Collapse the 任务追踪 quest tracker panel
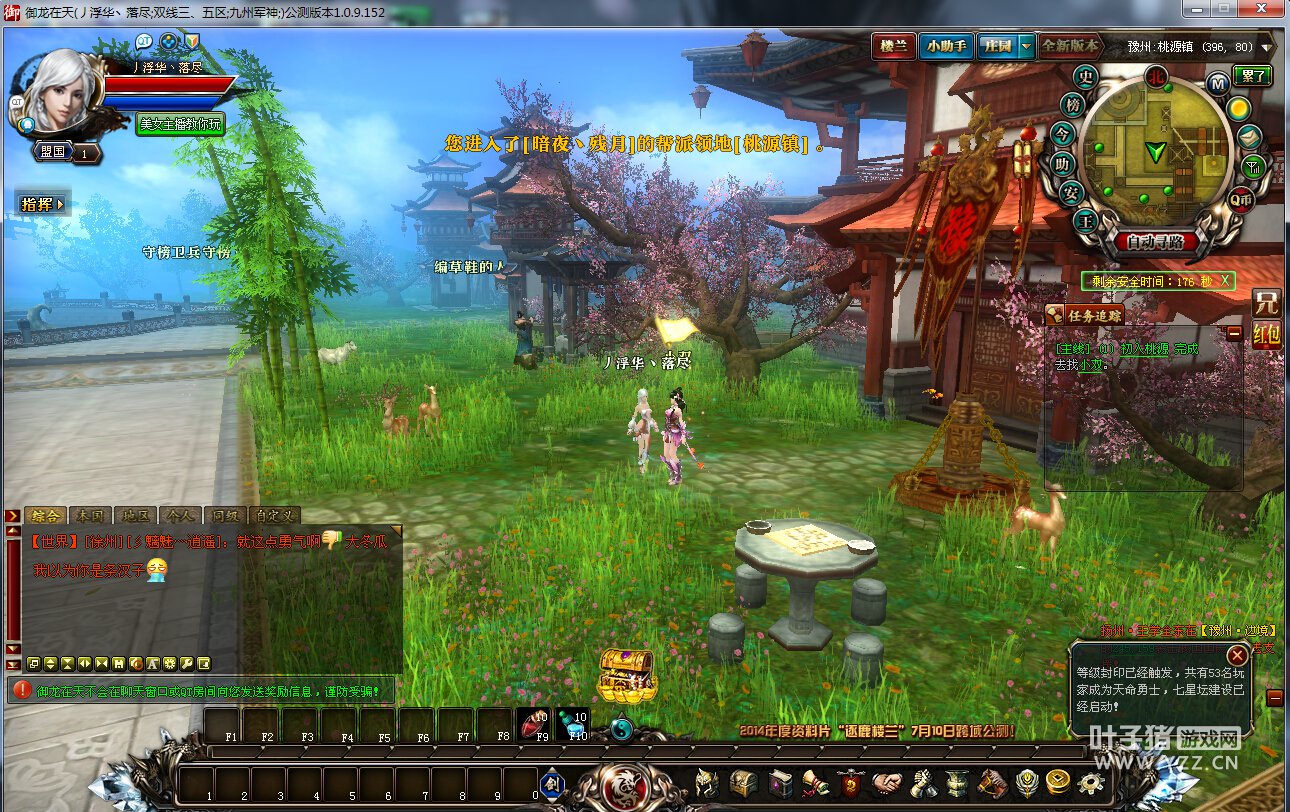Viewport: 1290px width, 812px height. coord(1235,334)
